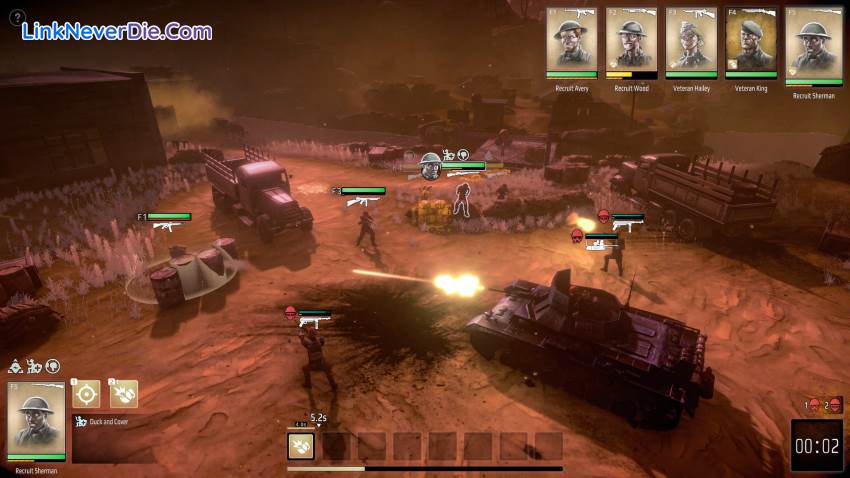
Task: Activate the crosshair aimed shot ability
Action: pyautogui.click(x=87, y=393)
